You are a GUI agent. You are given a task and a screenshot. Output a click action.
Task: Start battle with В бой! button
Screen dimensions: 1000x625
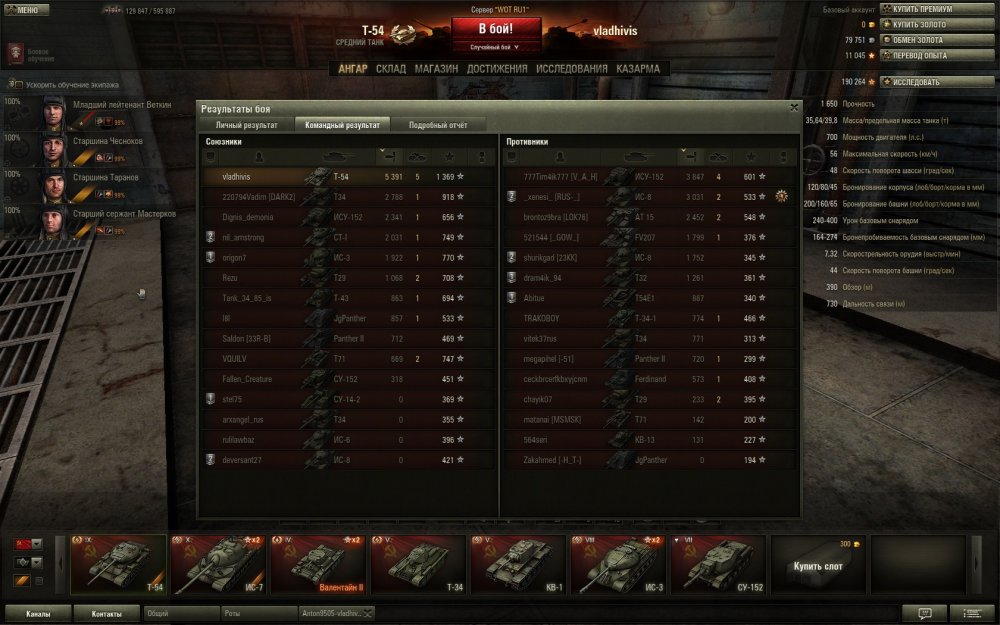tap(496, 28)
